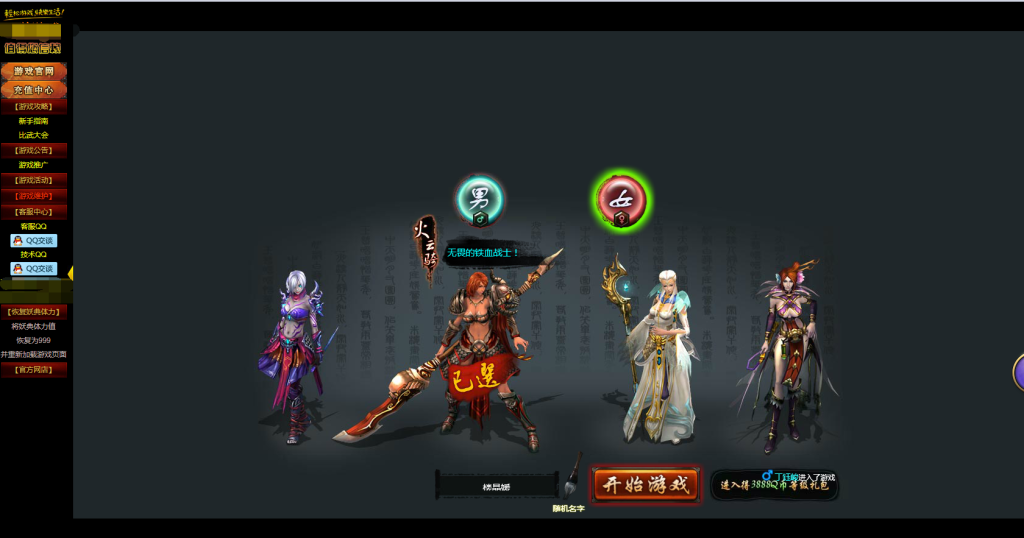Open the 充值中心 recharge center
This screenshot has width=1024, height=538.
coord(34,90)
